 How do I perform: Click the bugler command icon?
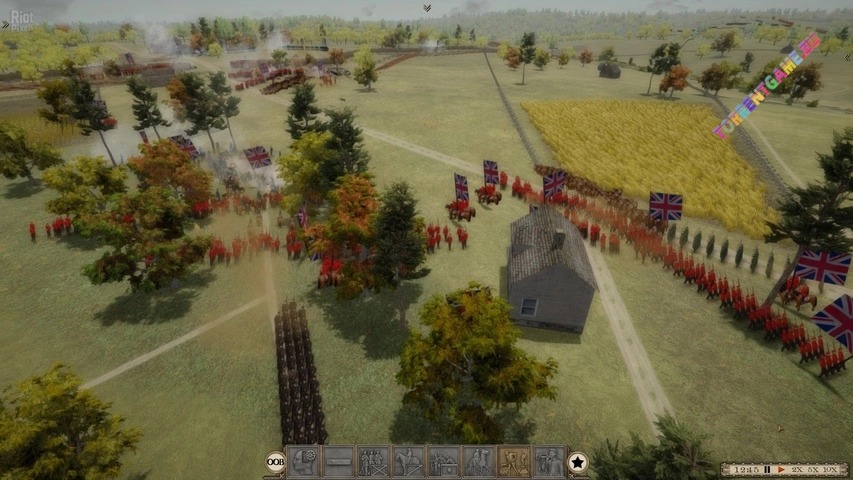click(x=549, y=461)
